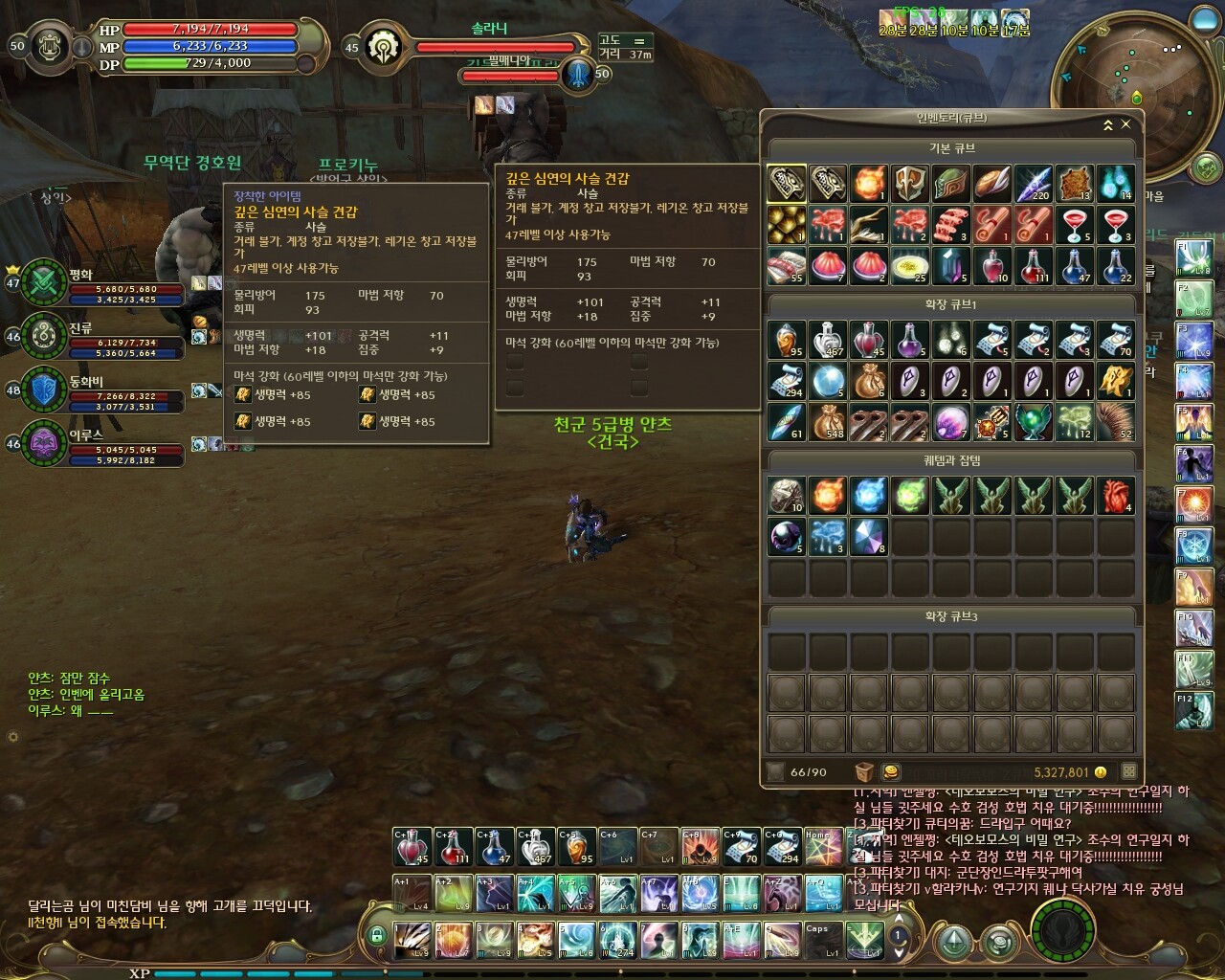Close the inventory cube window

(1126, 124)
